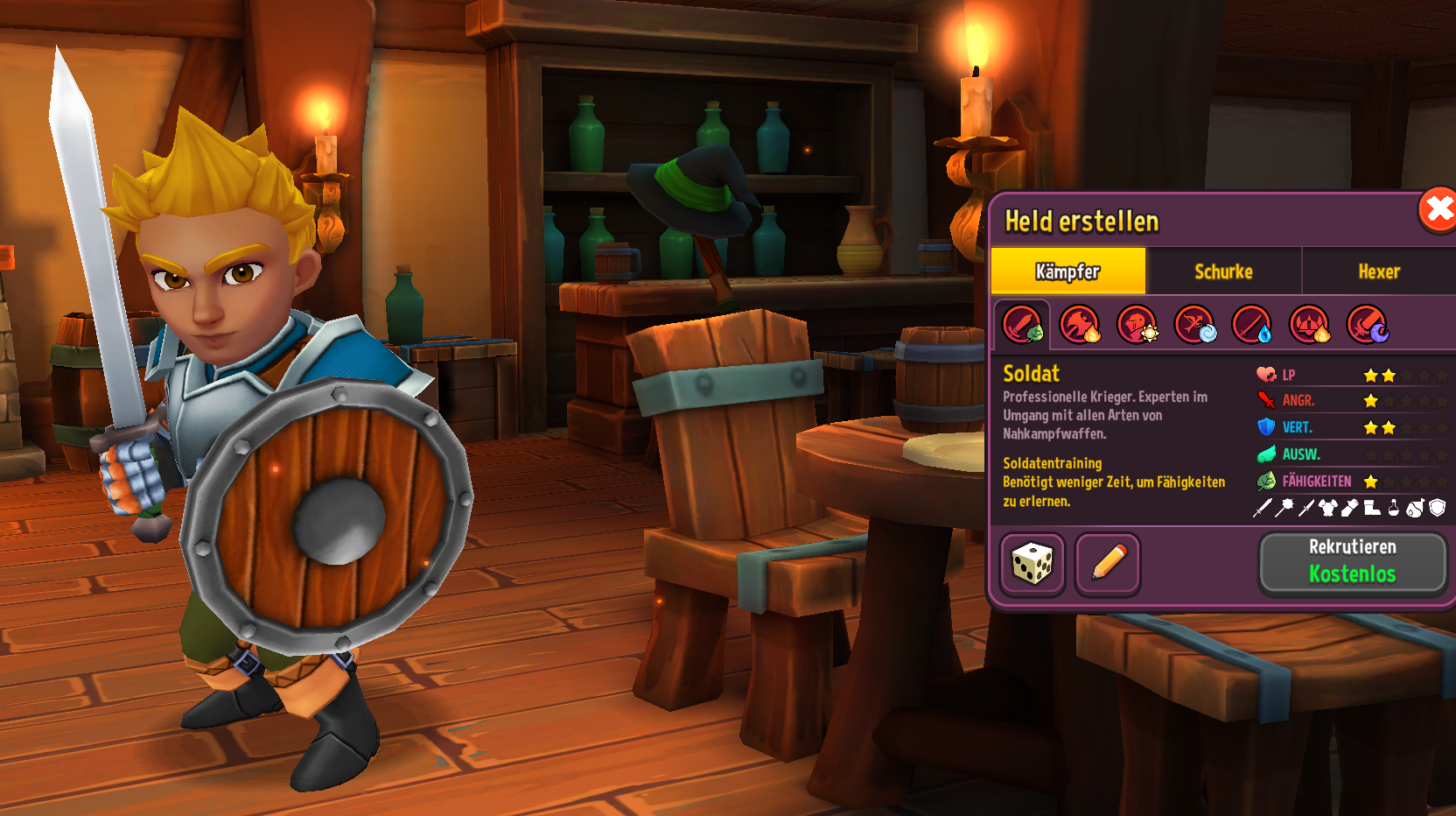
Task: Recruit the hero with Rekrutieren Kostenlos
Action: point(1352,562)
